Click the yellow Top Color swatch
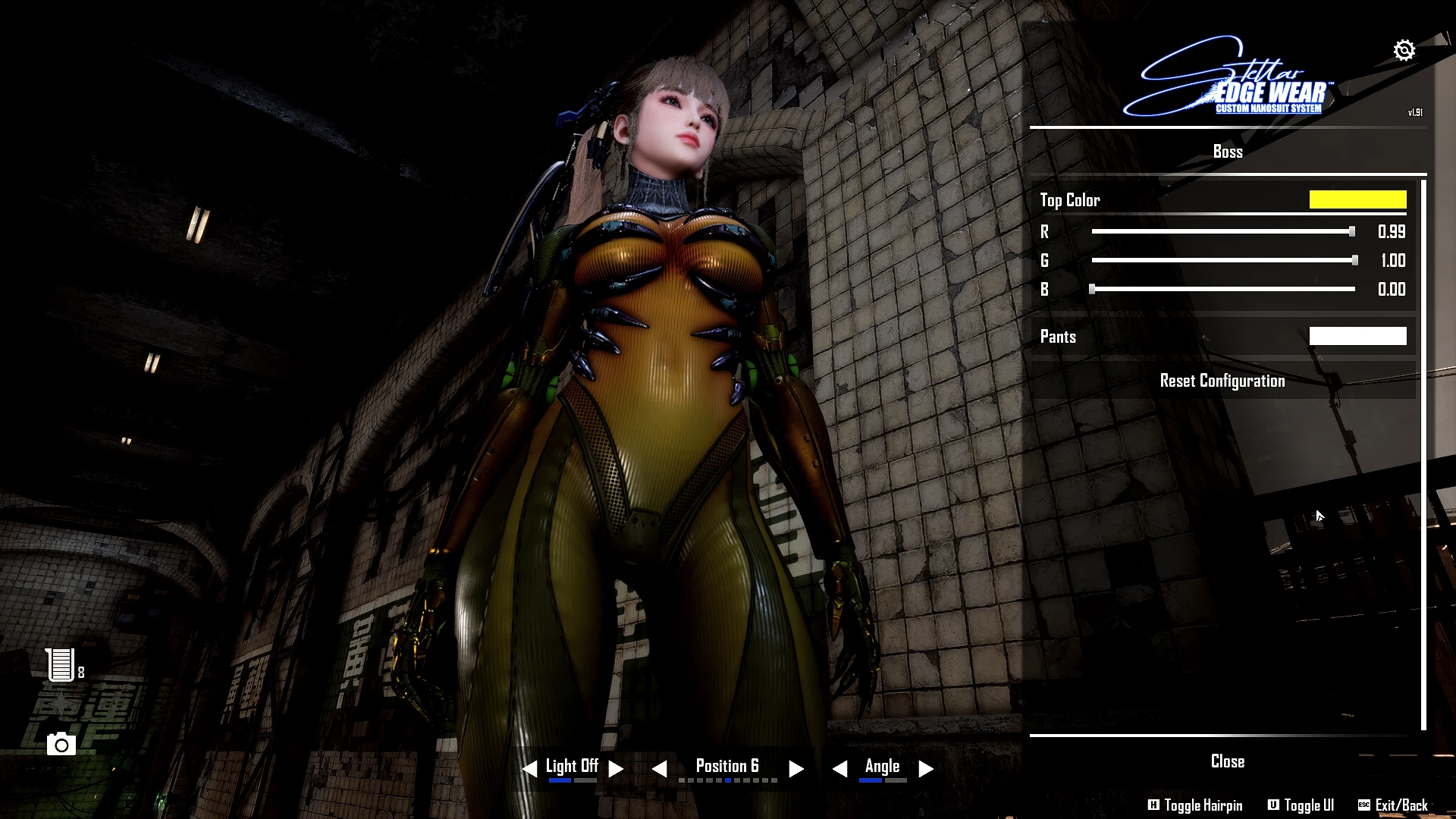This screenshot has height=819, width=1456. pos(1357,199)
